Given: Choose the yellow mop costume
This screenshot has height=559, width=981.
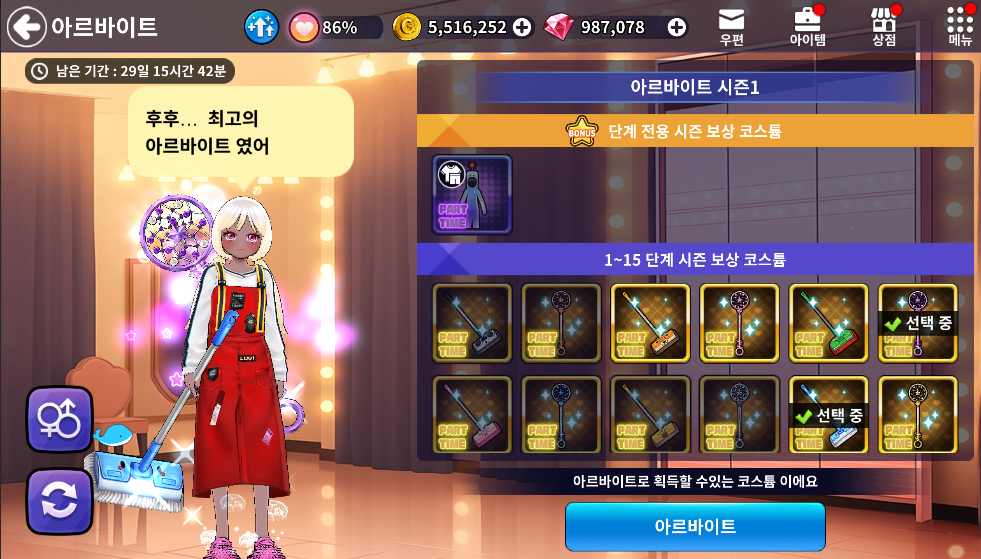Looking at the screenshot, I should coord(650,414).
